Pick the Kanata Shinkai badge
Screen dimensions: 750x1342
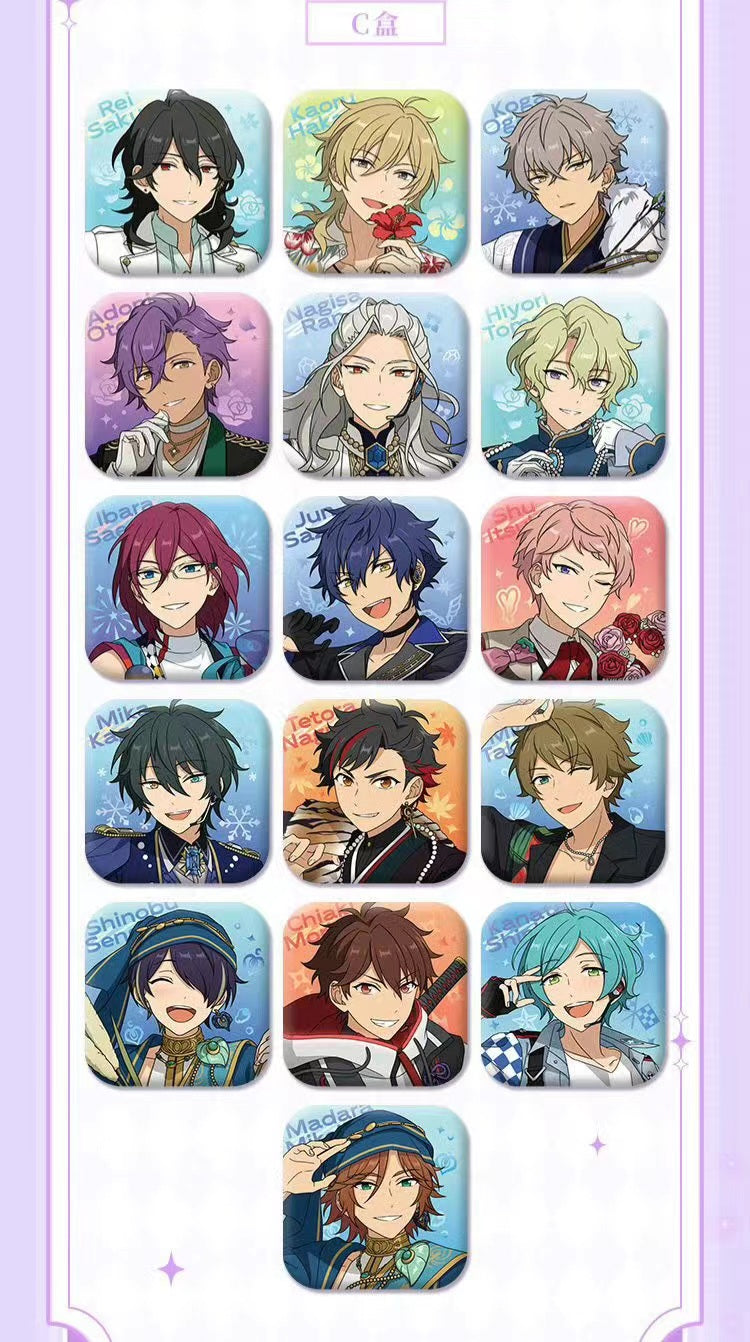coord(573,994)
